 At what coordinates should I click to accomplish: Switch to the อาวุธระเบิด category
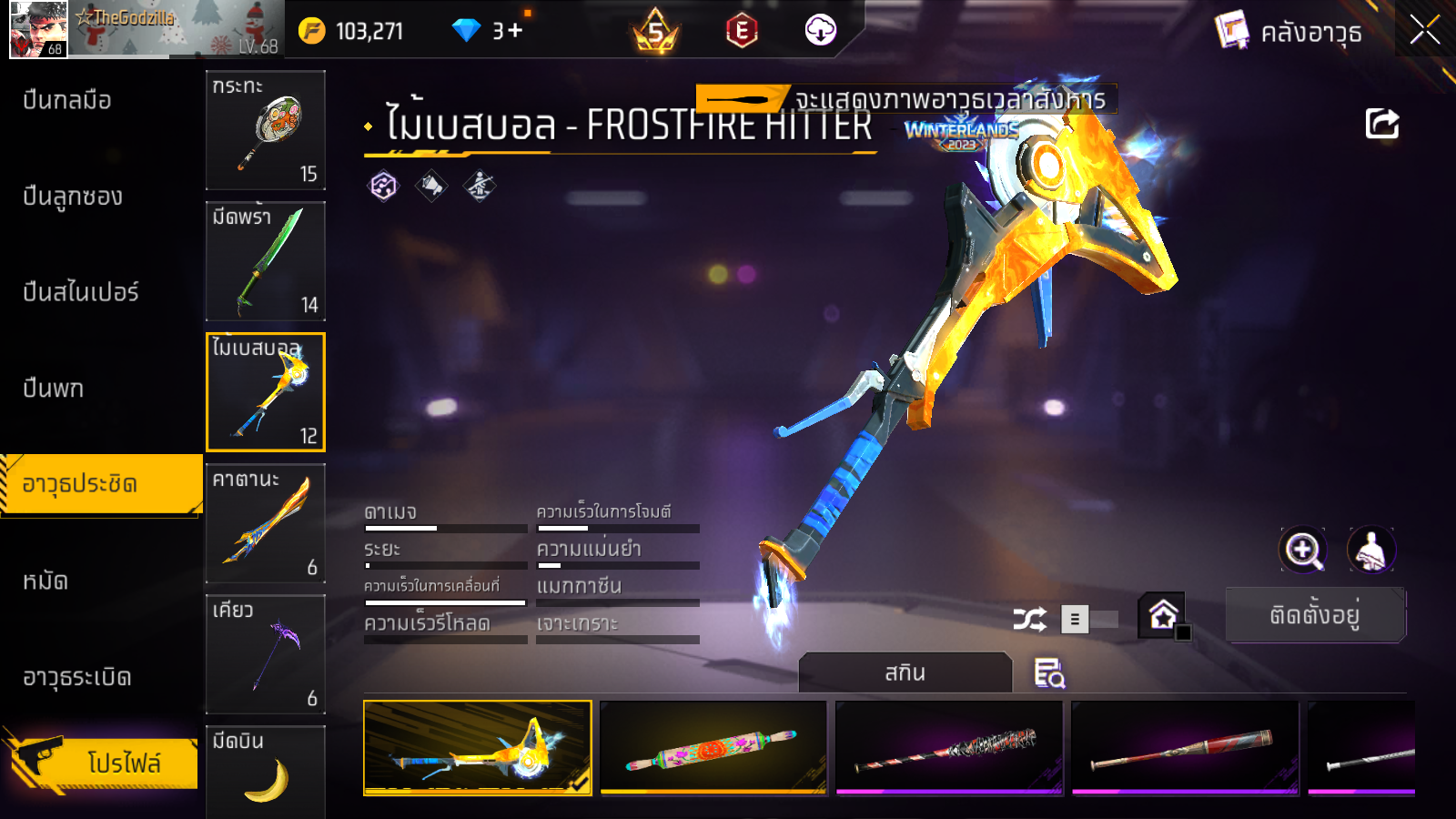click(77, 677)
